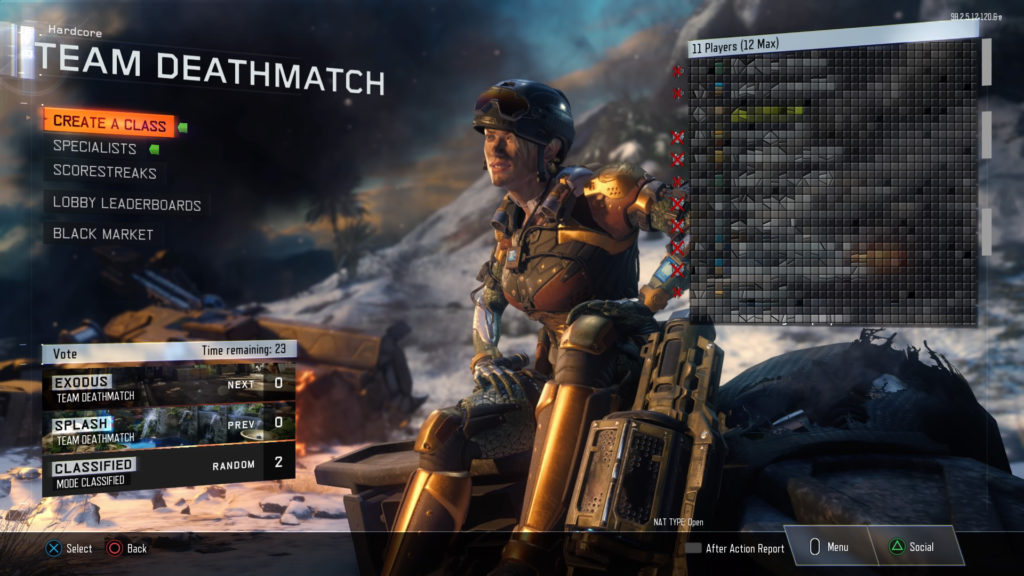Open the Menu tab at bottom
This screenshot has height=576, width=1024.
[828, 548]
